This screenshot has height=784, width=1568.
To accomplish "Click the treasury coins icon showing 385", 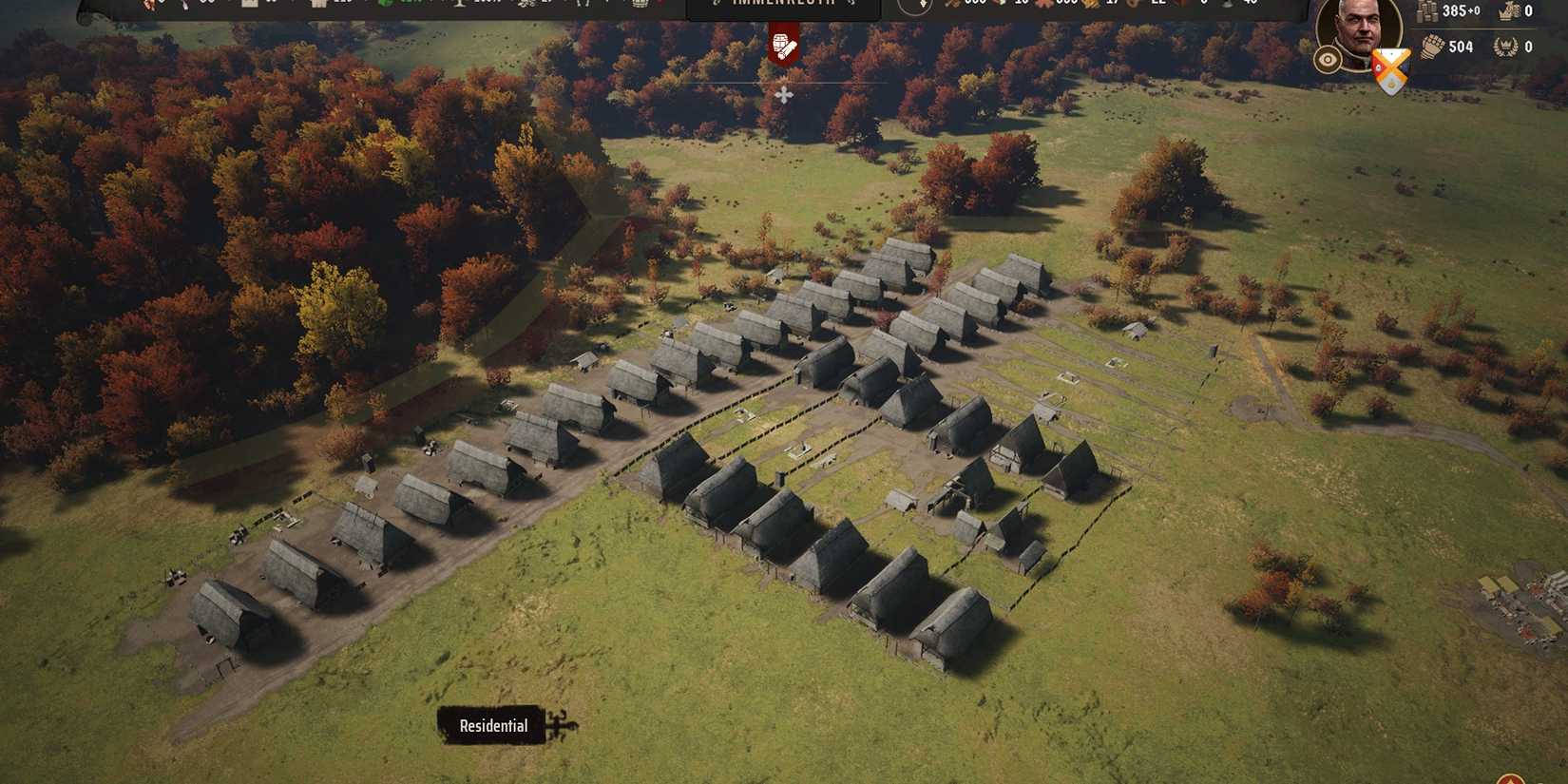I will pyautogui.click(x=1430, y=11).
